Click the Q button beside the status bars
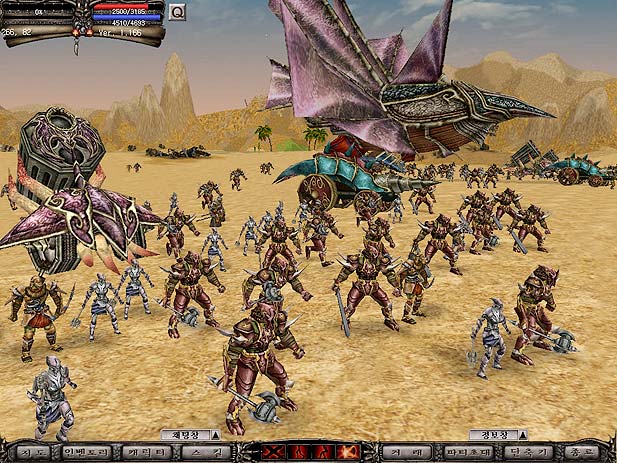 [x=177, y=12]
